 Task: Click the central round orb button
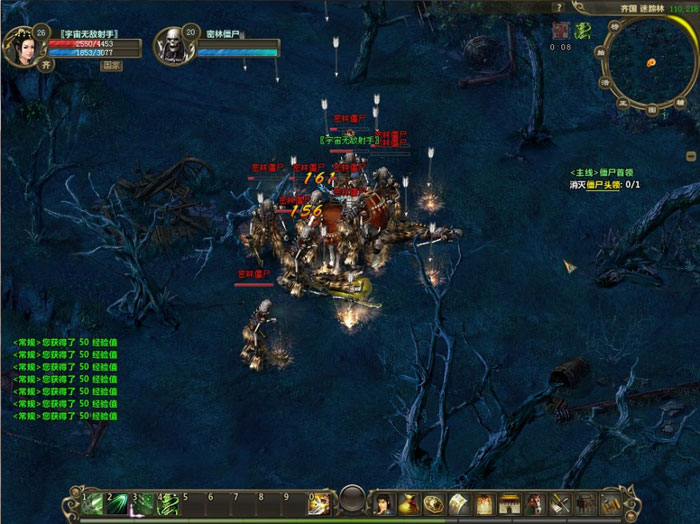(x=350, y=499)
